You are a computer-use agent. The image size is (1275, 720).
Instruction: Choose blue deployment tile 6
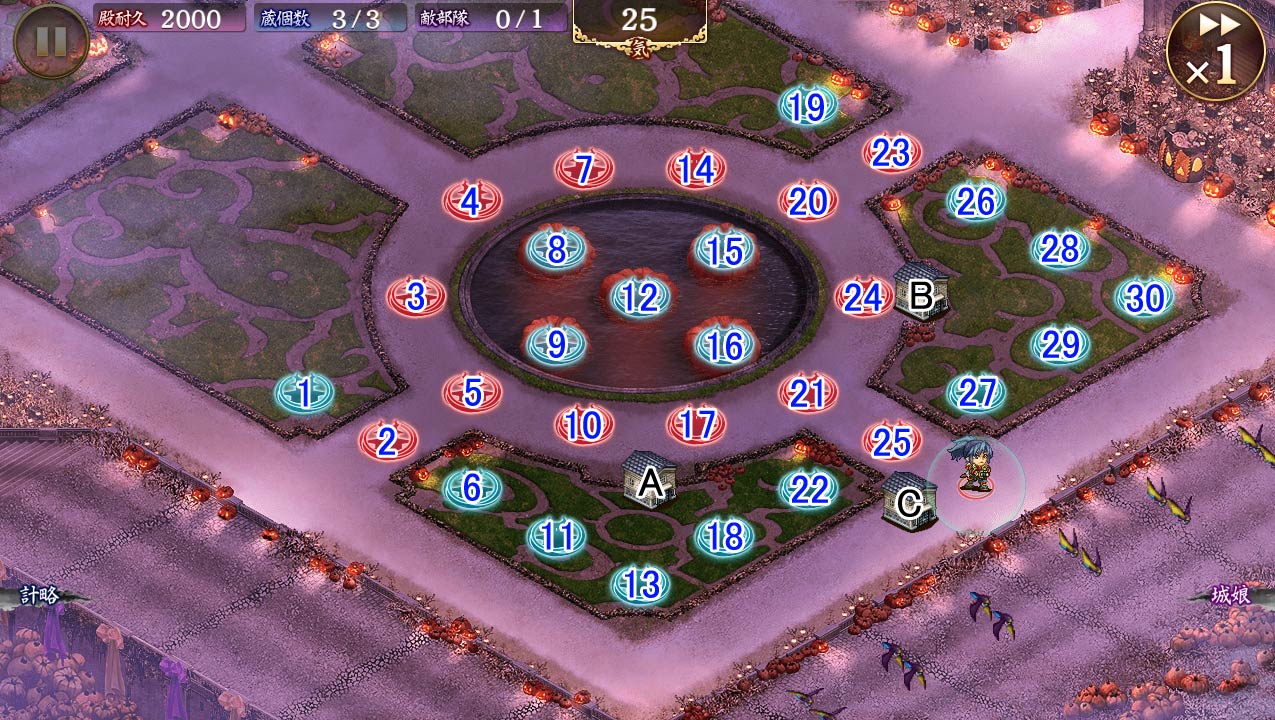click(x=472, y=488)
